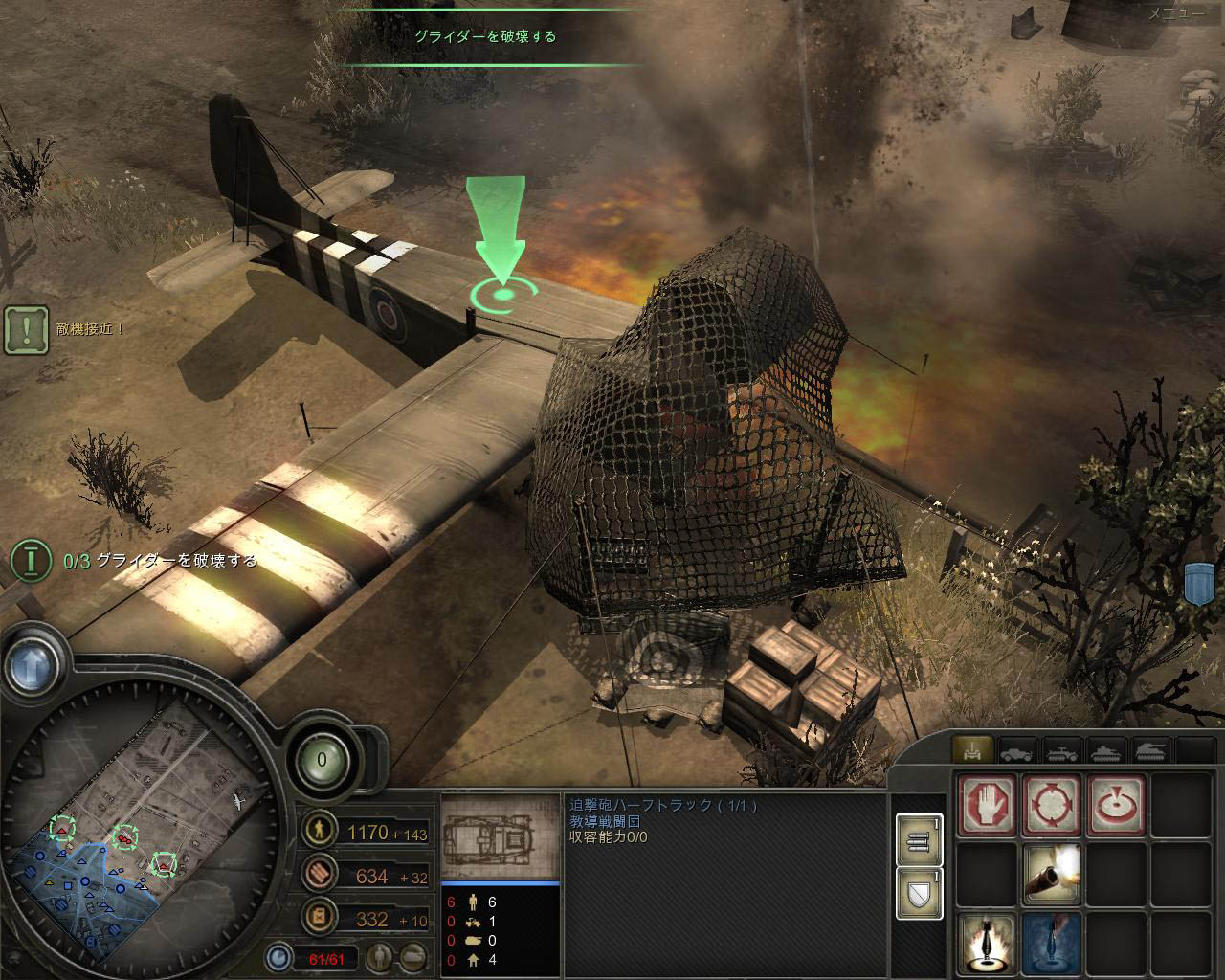Screen dimensions: 1225x980
Task: Activate the red target-ground attack command
Action: tap(1115, 805)
